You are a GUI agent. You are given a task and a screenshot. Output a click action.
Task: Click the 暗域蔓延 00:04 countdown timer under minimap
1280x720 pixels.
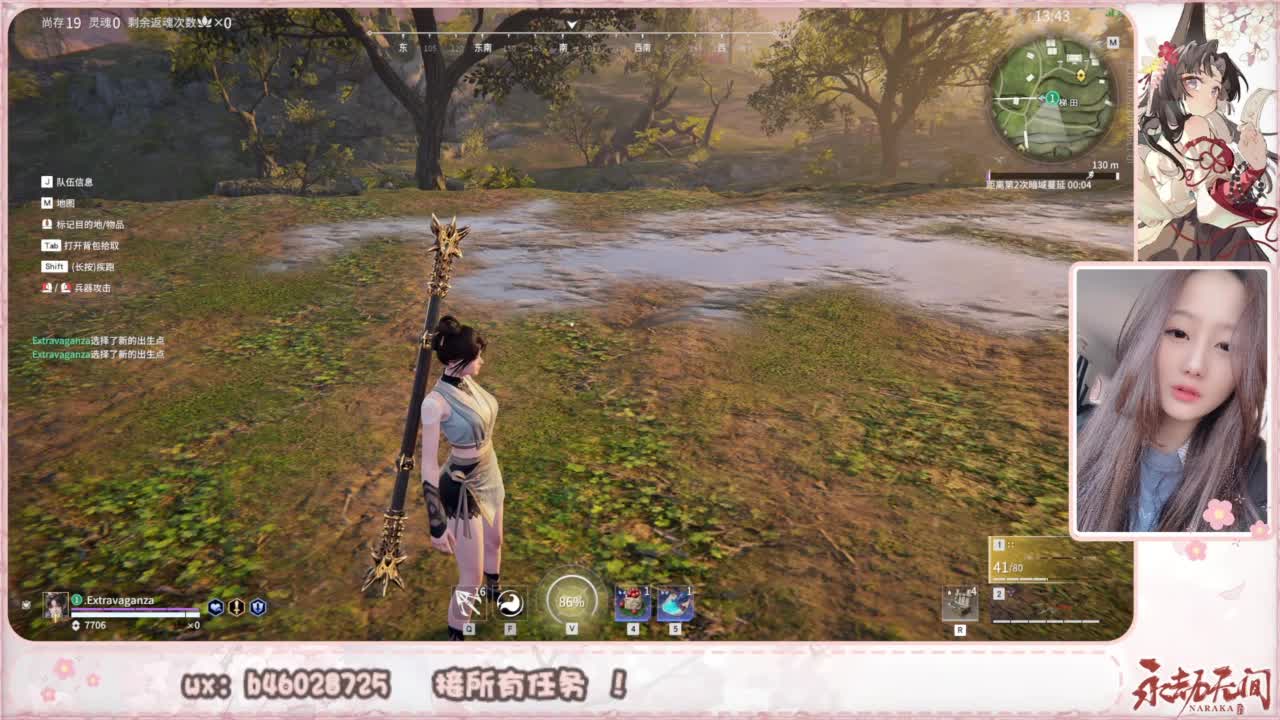tap(1038, 183)
